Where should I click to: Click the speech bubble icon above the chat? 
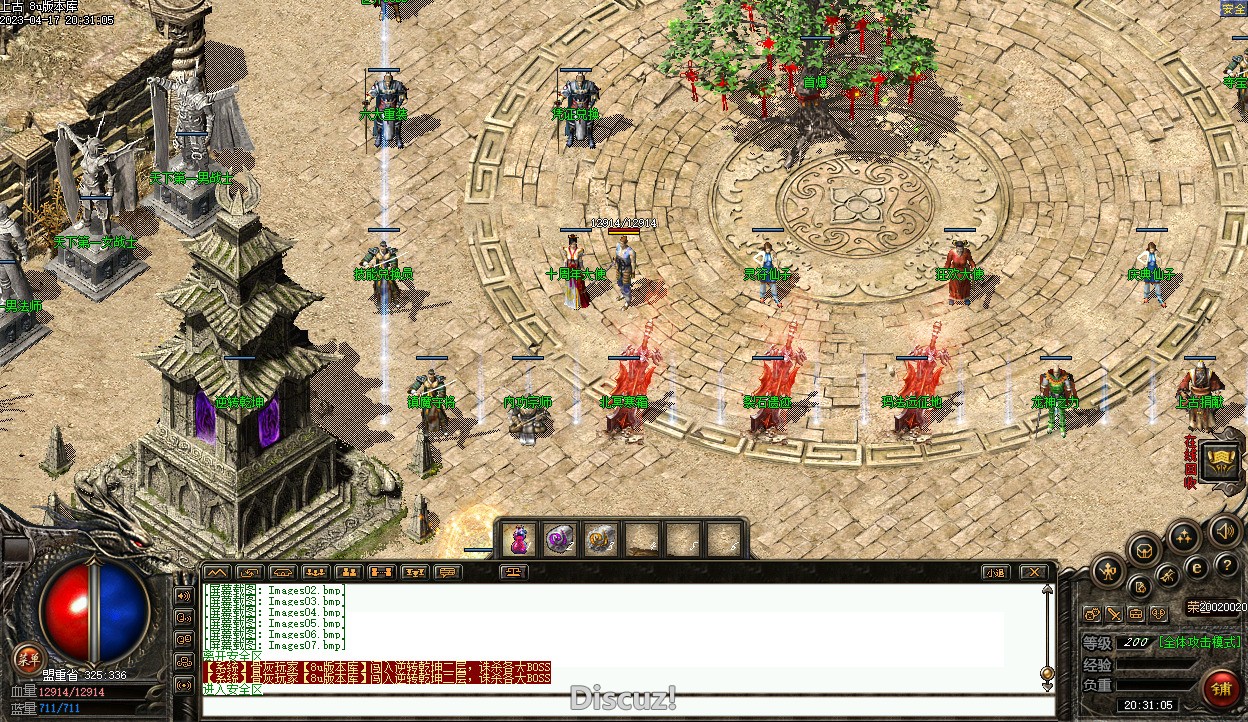[447, 573]
